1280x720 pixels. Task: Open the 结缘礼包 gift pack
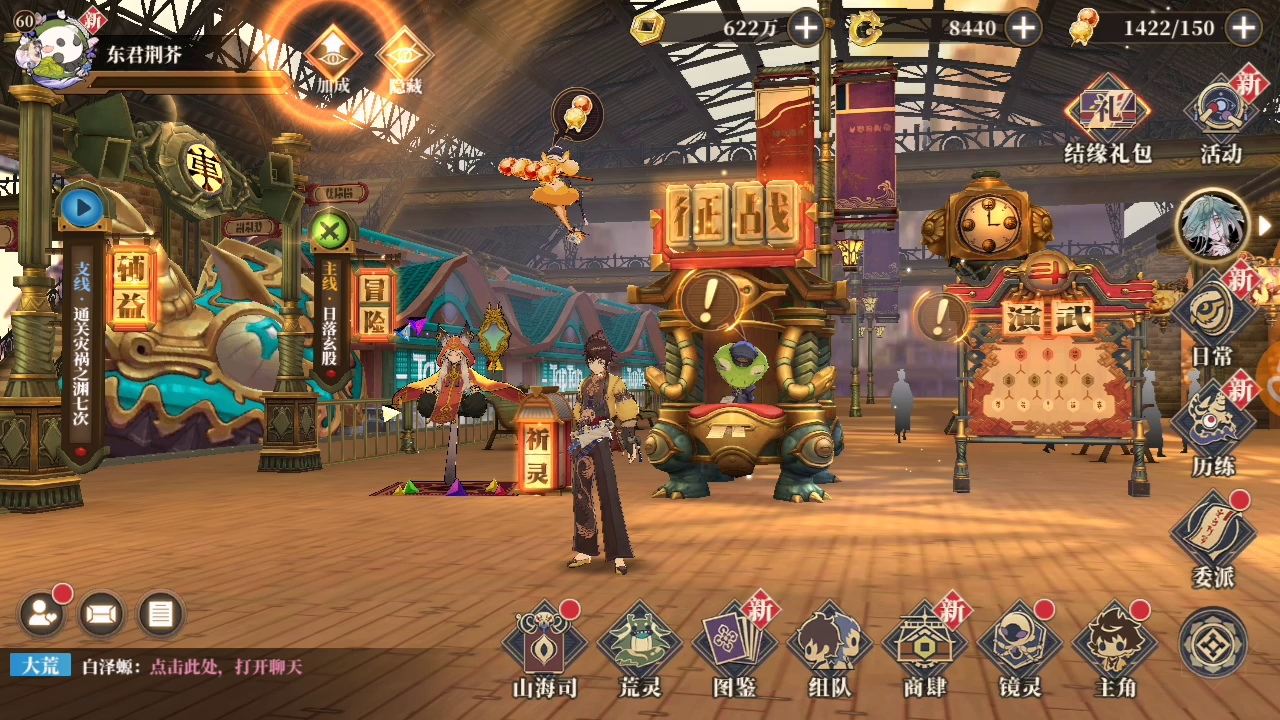click(x=1107, y=115)
